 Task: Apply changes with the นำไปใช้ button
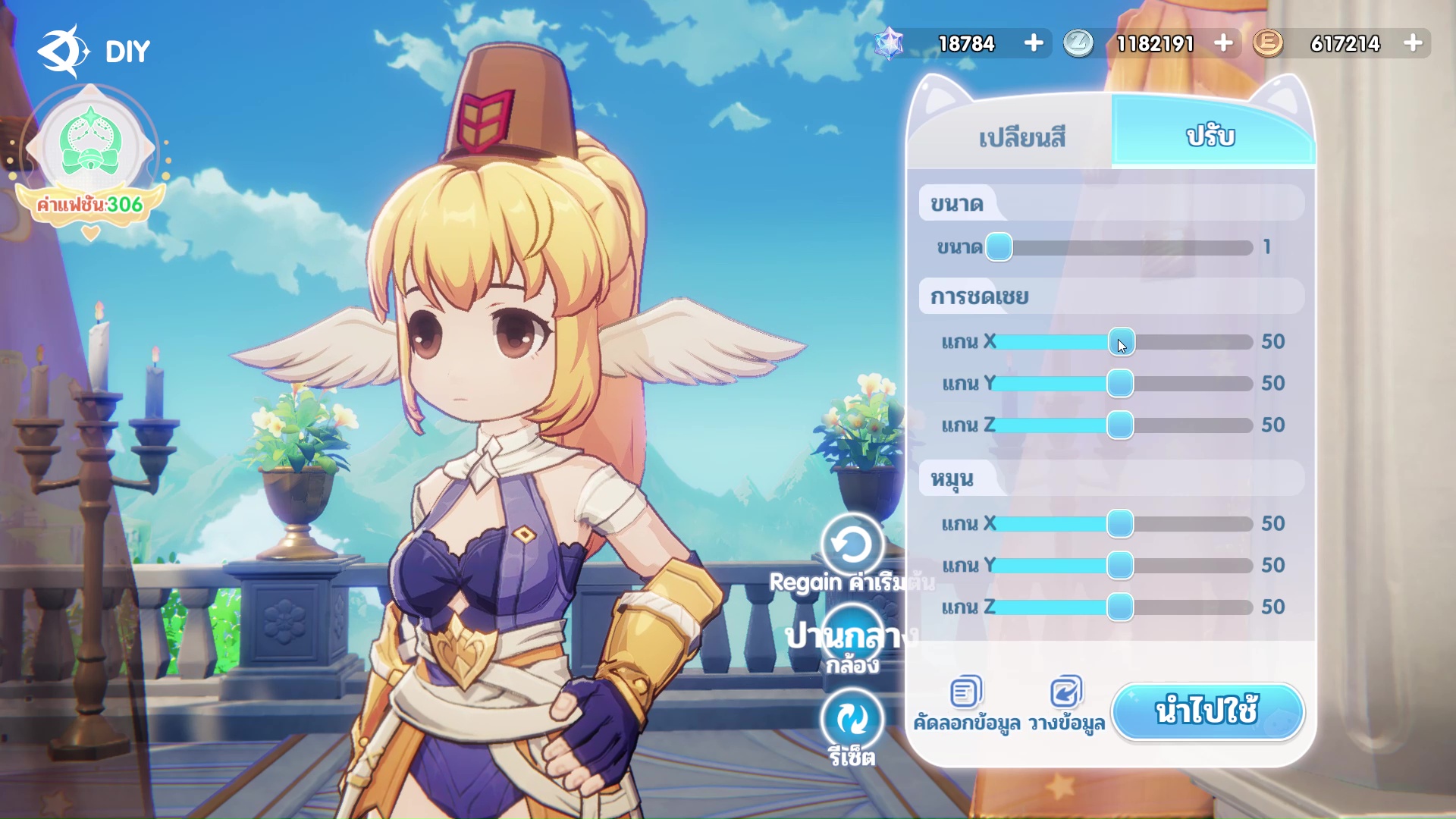pyautogui.click(x=1207, y=711)
